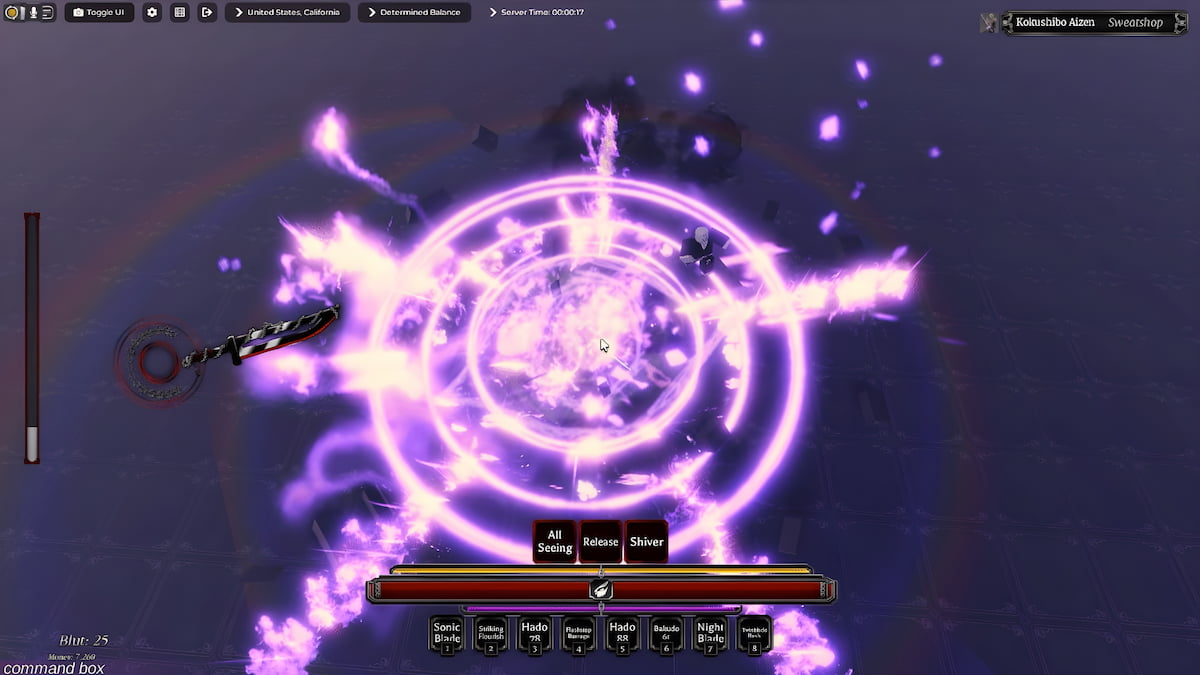The width and height of the screenshot is (1200, 675).
Task: Cast Hado 88 from the hotbar
Action: click(622, 634)
